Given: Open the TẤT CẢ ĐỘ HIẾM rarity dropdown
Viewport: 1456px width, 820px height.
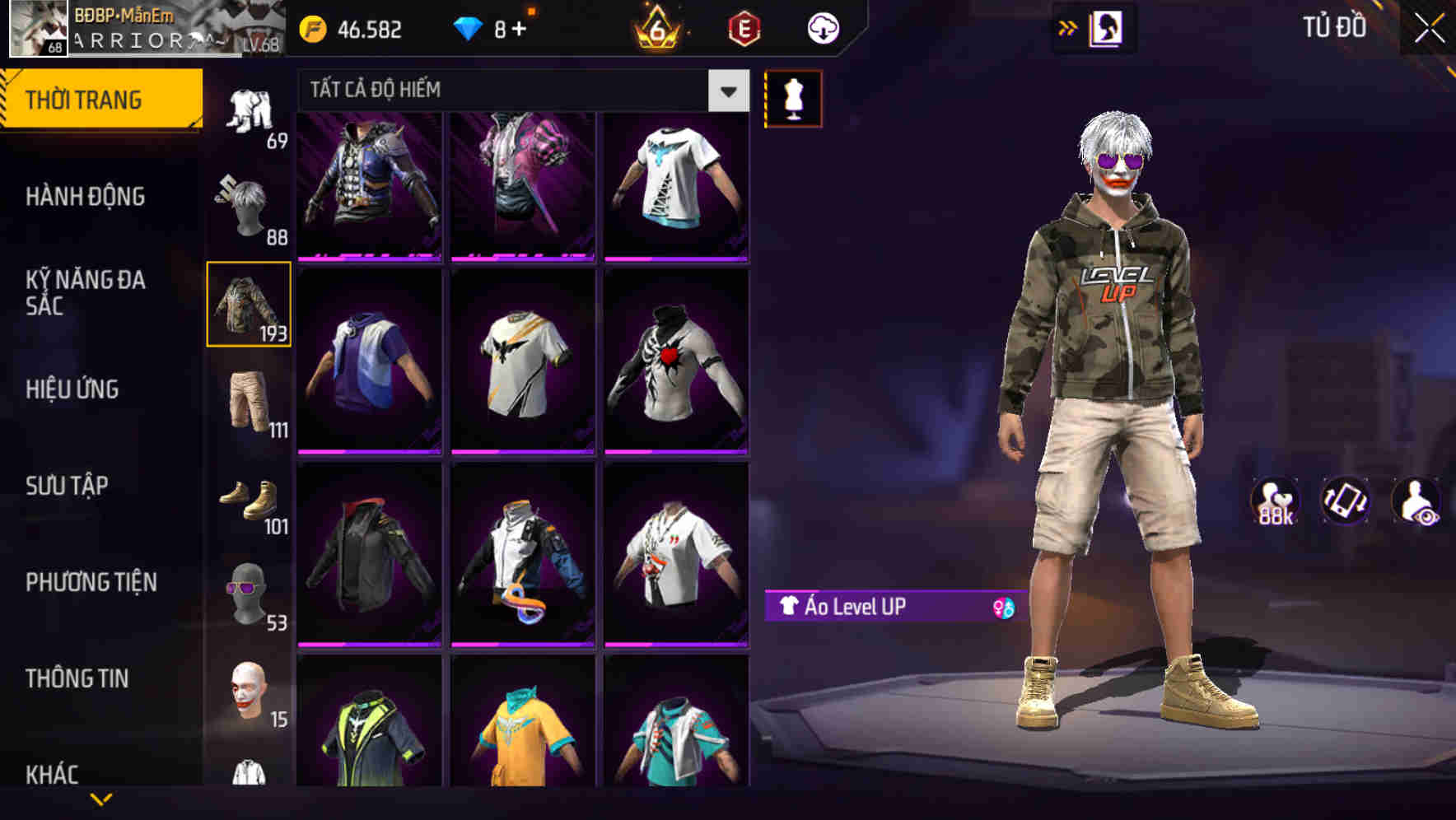Looking at the screenshot, I should (x=519, y=91).
